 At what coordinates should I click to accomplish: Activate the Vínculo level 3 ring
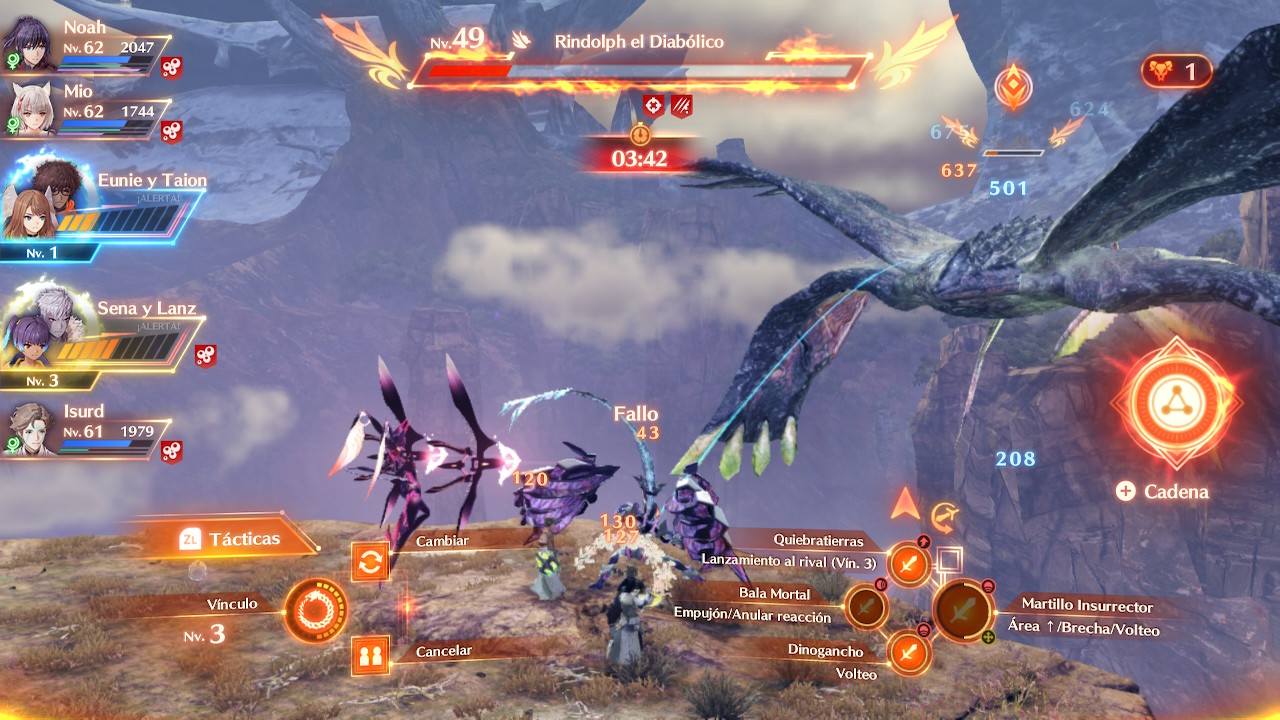[x=316, y=609]
